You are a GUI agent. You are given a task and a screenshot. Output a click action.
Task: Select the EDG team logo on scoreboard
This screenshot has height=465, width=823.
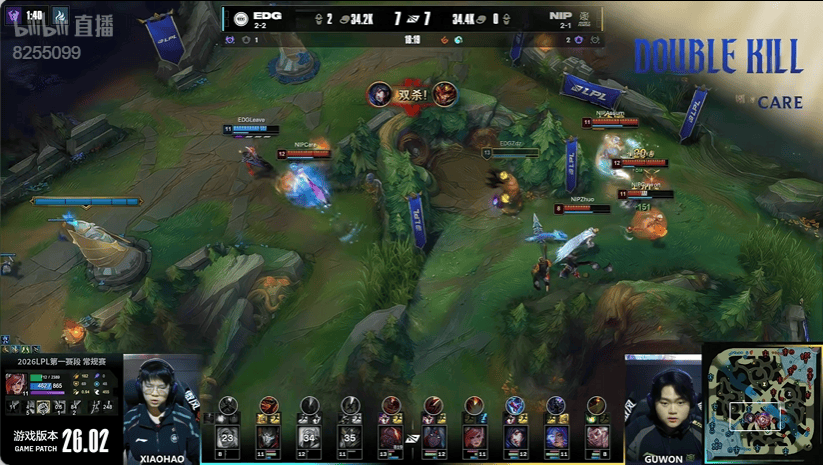(241, 18)
